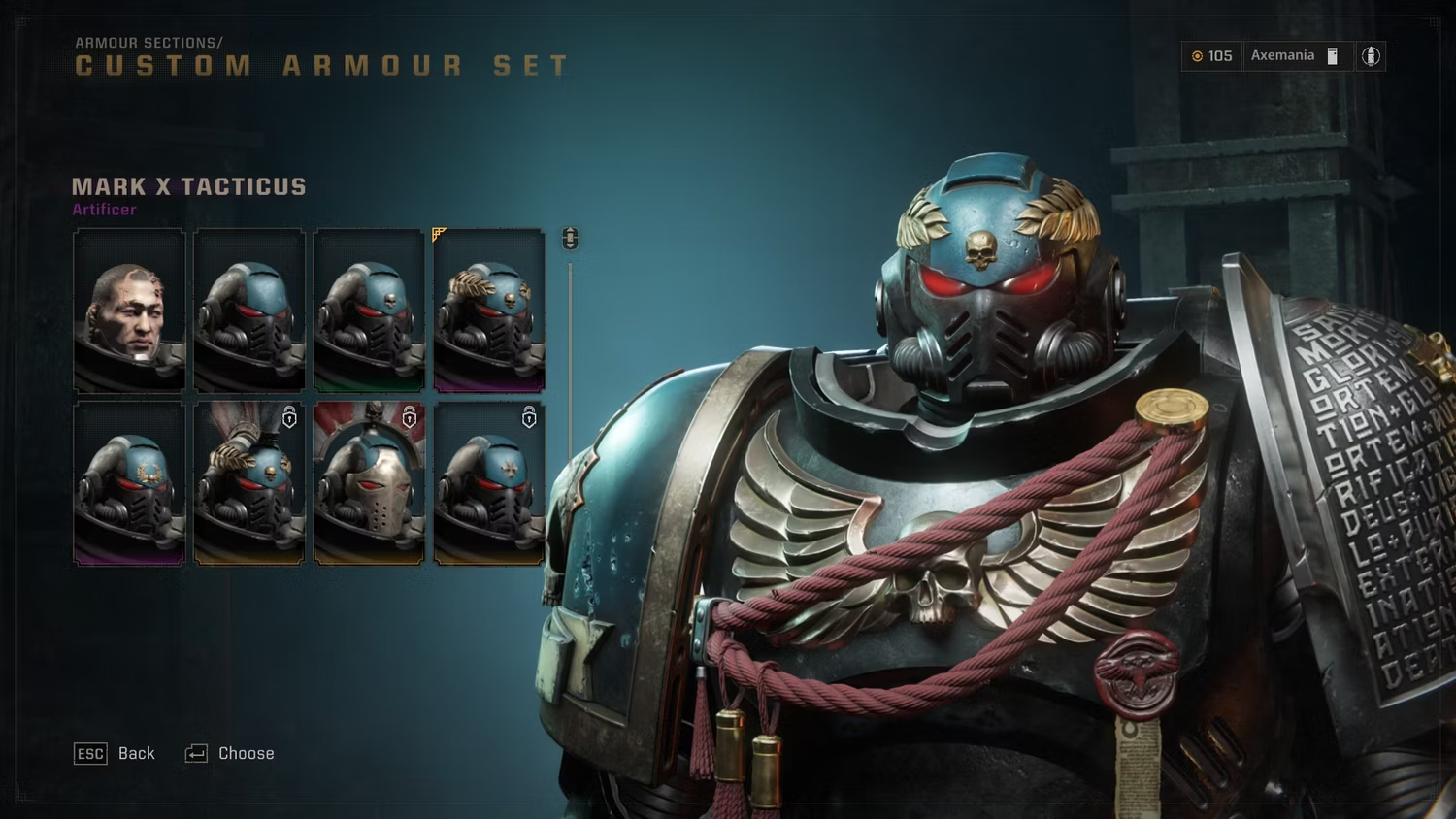Pick the unlocked helmet with only a skull emblem
Screen dimensions: 1456x819
coord(369,311)
